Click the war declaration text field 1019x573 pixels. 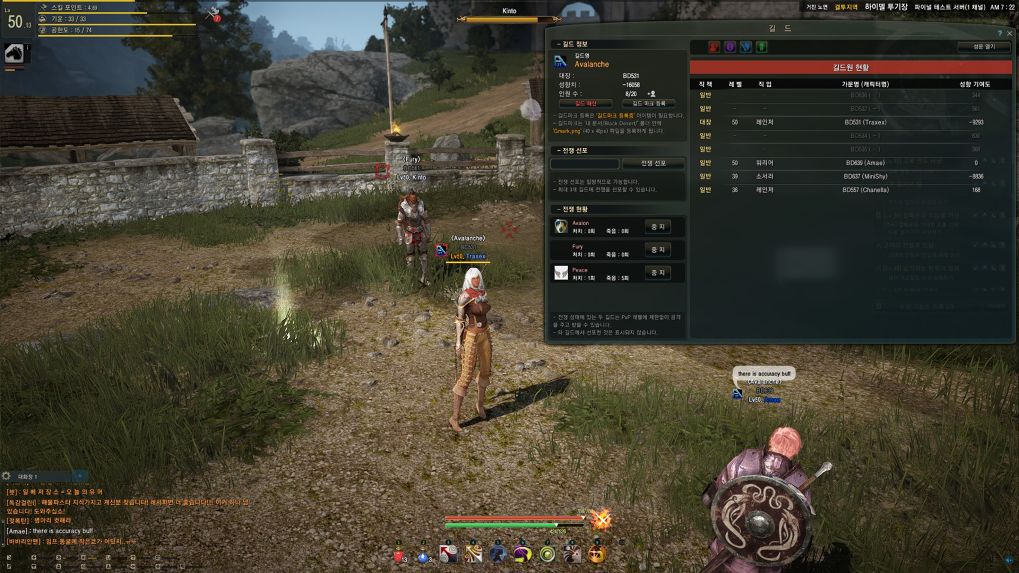584,163
